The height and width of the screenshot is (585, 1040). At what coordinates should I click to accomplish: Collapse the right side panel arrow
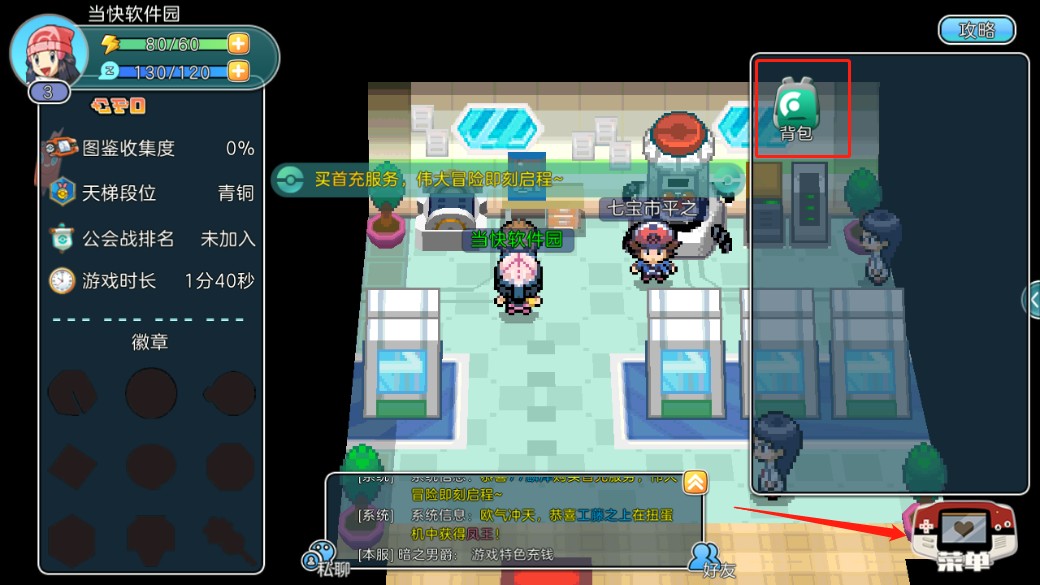(1031, 299)
